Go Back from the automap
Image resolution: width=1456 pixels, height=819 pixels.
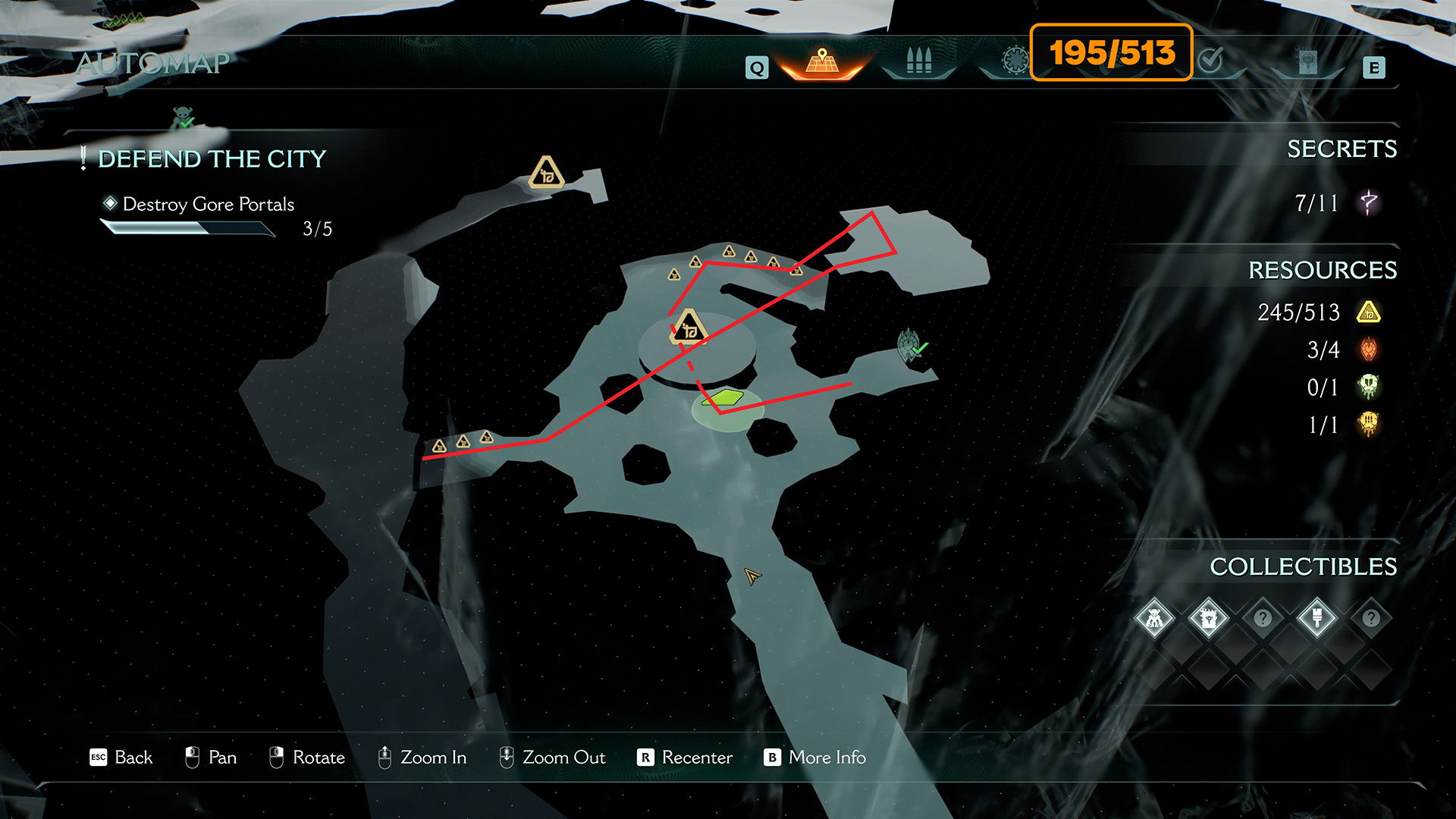[x=121, y=758]
